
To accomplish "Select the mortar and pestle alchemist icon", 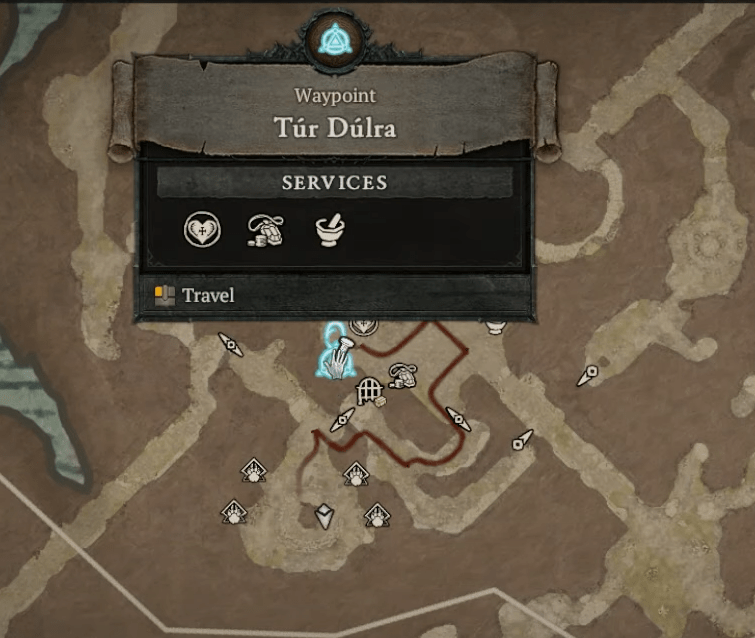I will tap(329, 231).
